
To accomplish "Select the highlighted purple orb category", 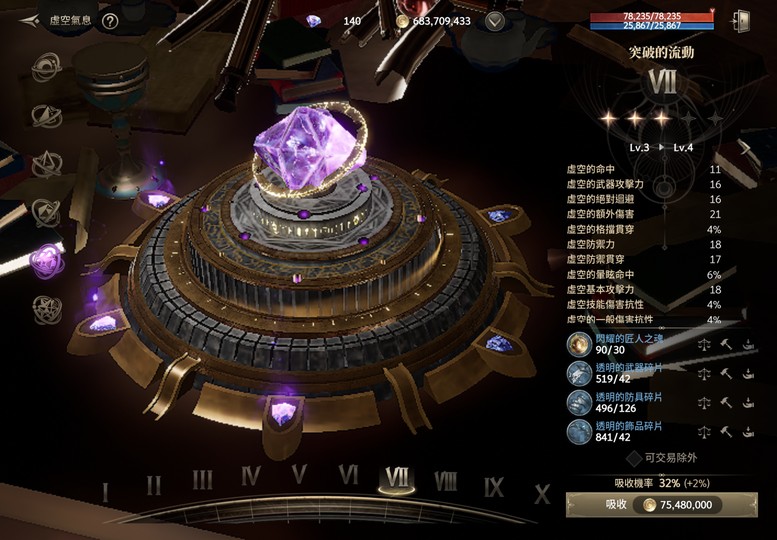I will tap(45, 261).
